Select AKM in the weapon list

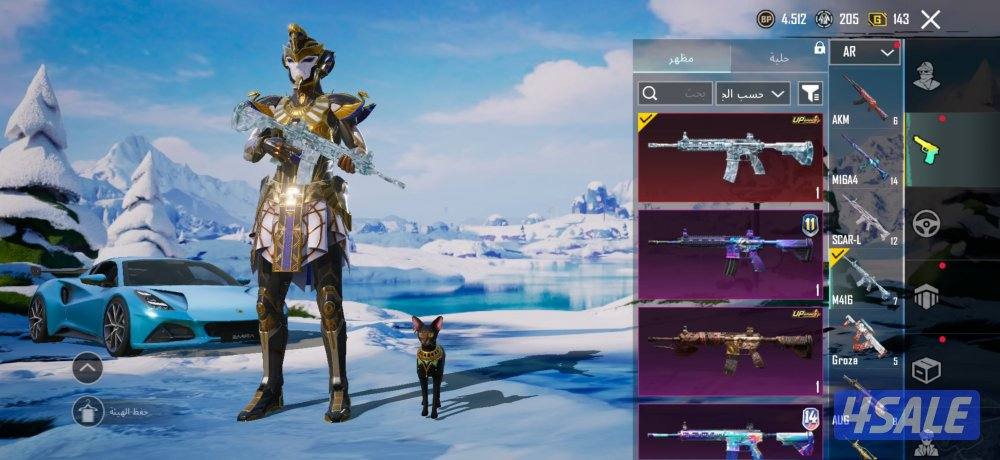coord(866,99)
